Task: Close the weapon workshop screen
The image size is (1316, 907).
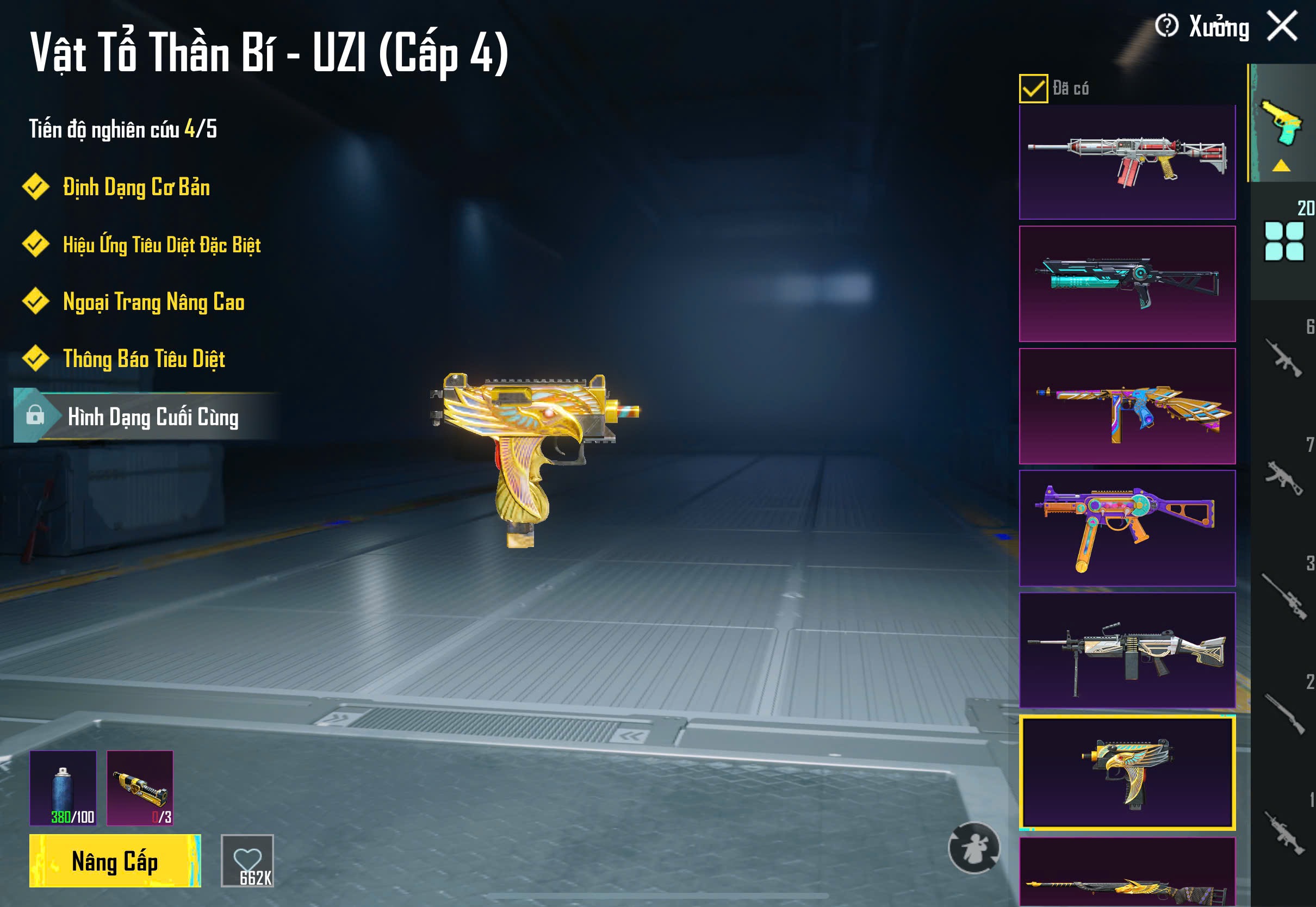Action: pos(1282,26)
